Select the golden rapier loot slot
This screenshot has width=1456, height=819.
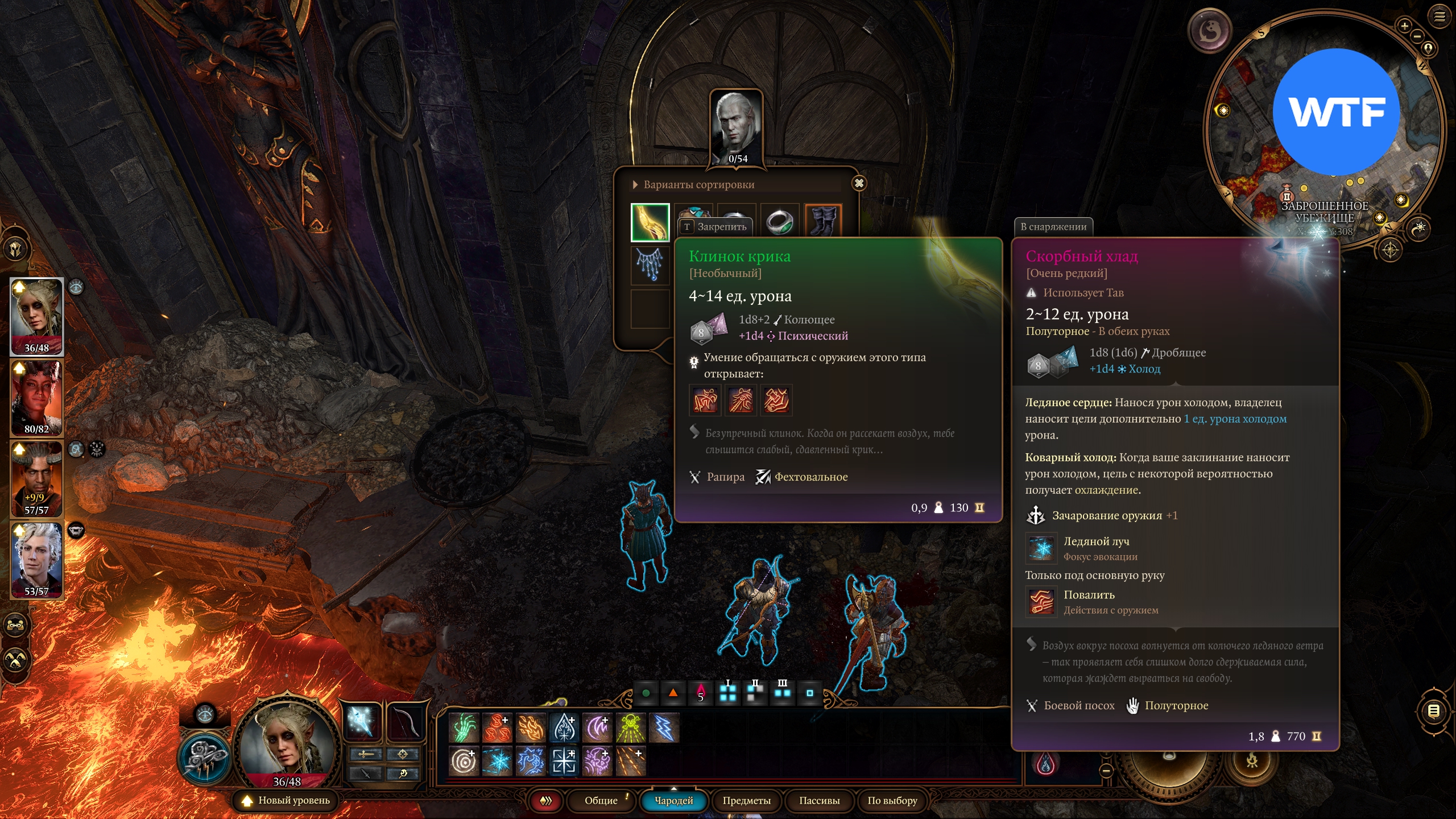point(650,222)
